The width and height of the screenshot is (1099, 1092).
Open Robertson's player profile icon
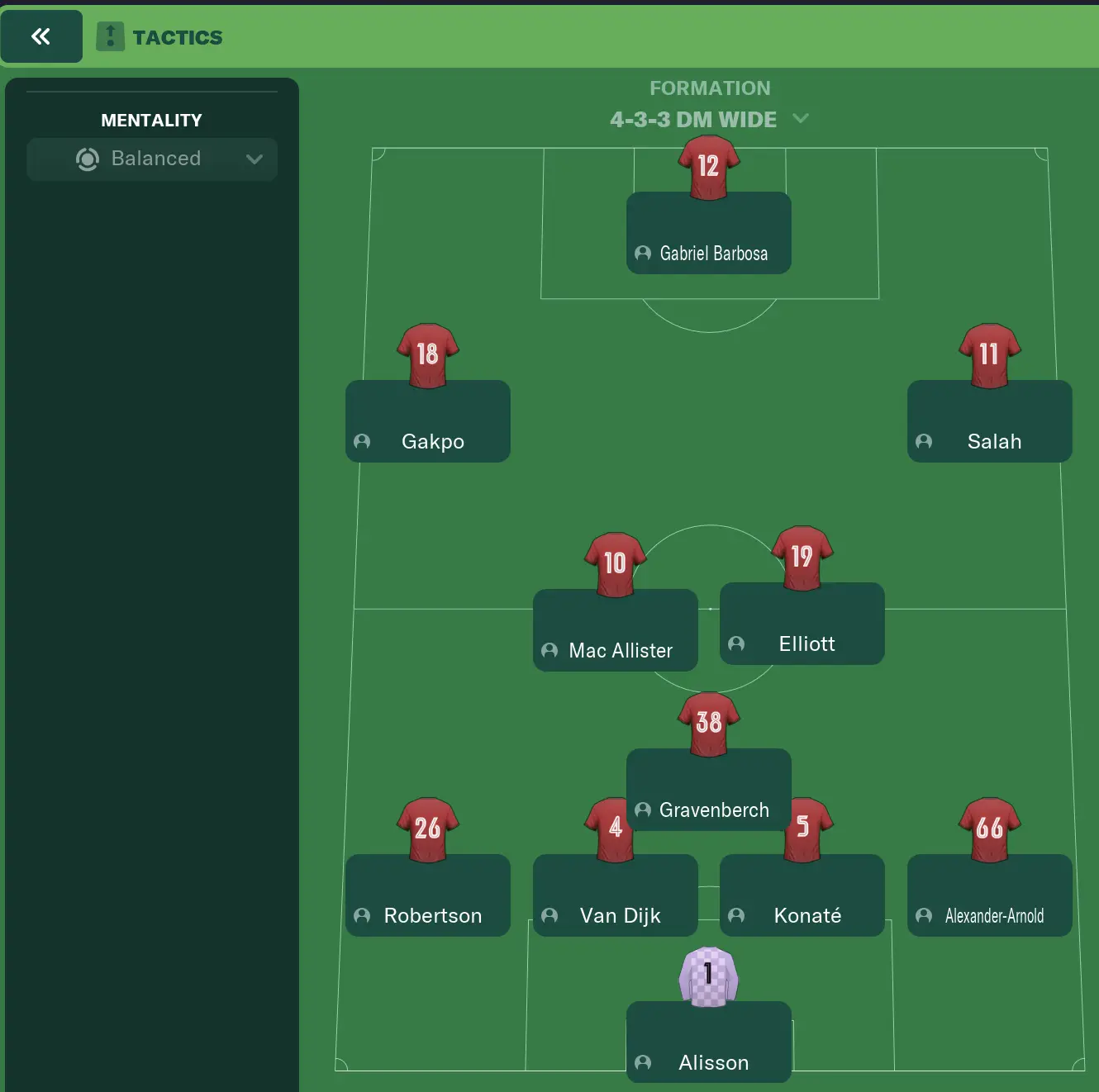(x=361, y=916)
